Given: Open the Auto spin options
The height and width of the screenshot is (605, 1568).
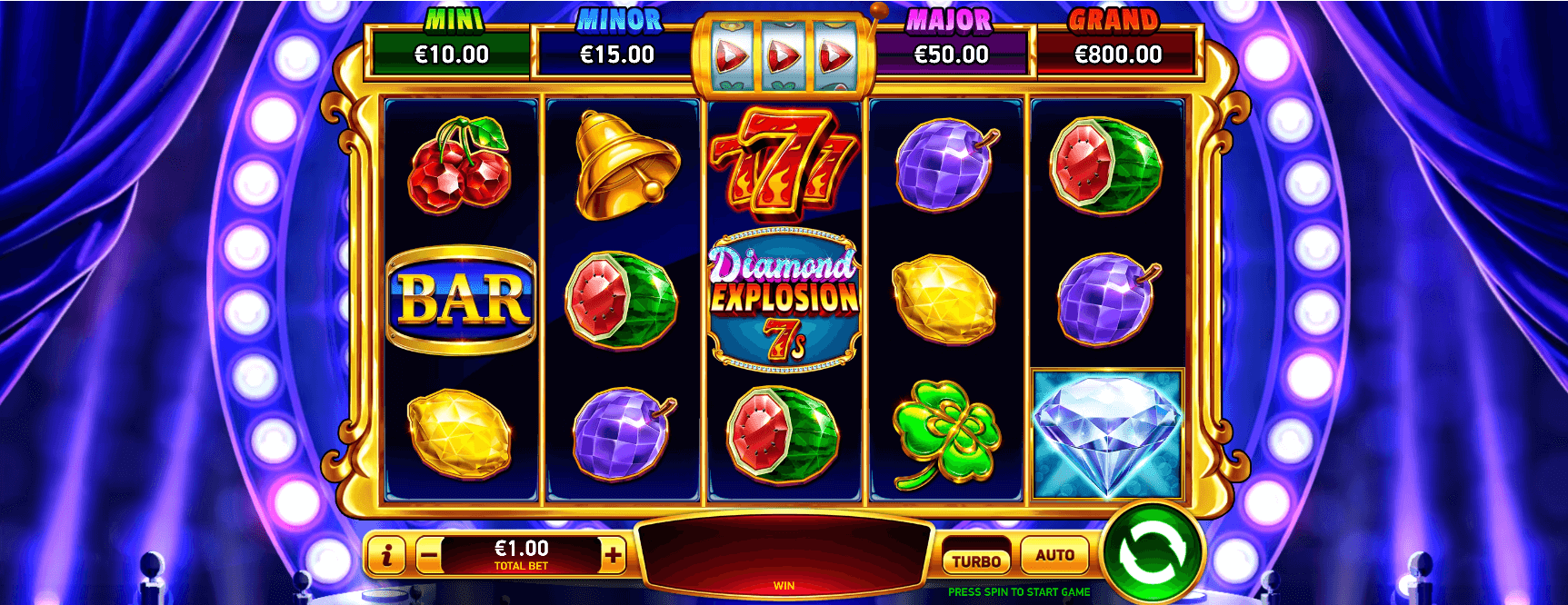Looking at the screenshot, I should click(1054, 555).
